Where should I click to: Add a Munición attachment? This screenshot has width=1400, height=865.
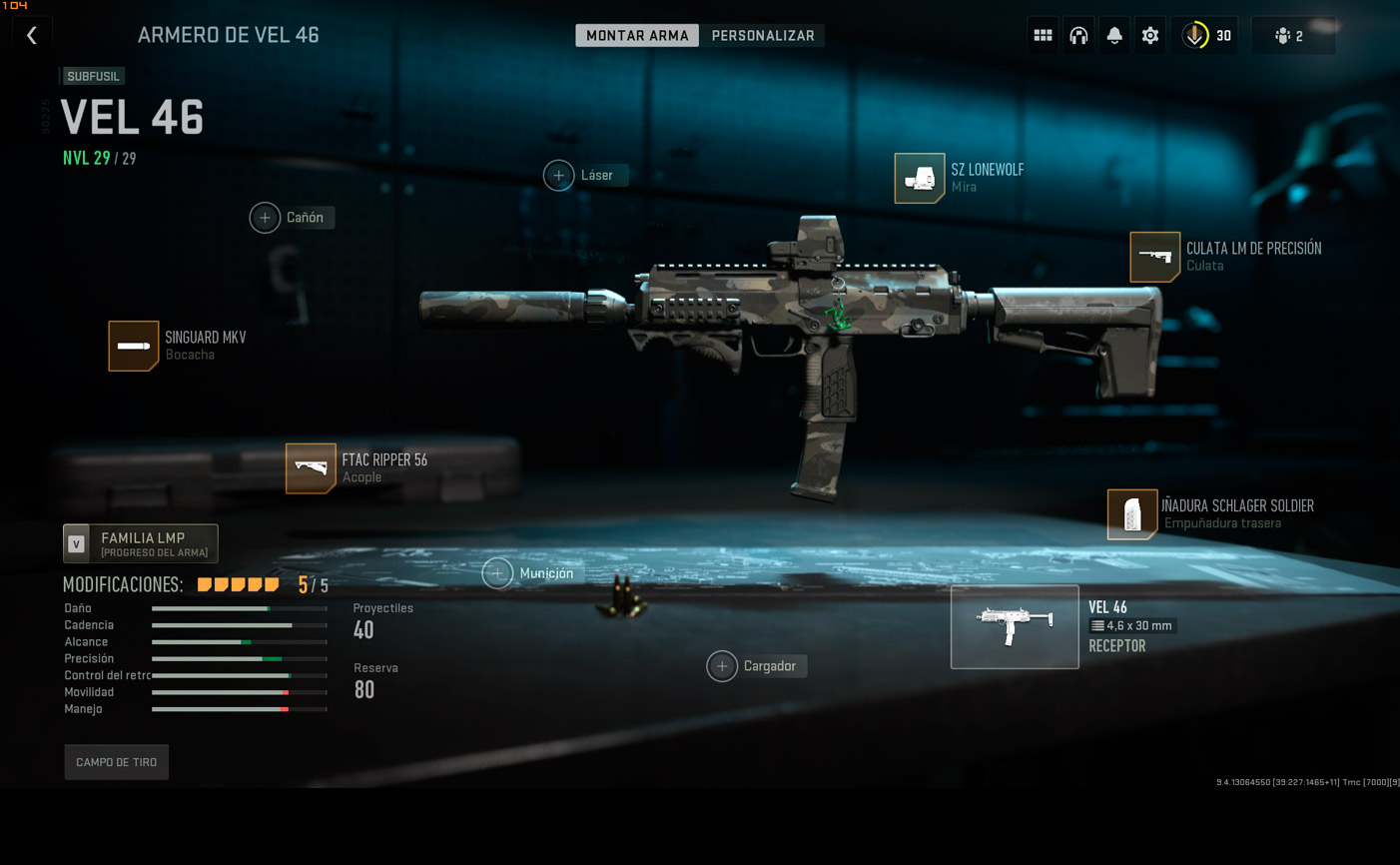(x=497, y=573)
